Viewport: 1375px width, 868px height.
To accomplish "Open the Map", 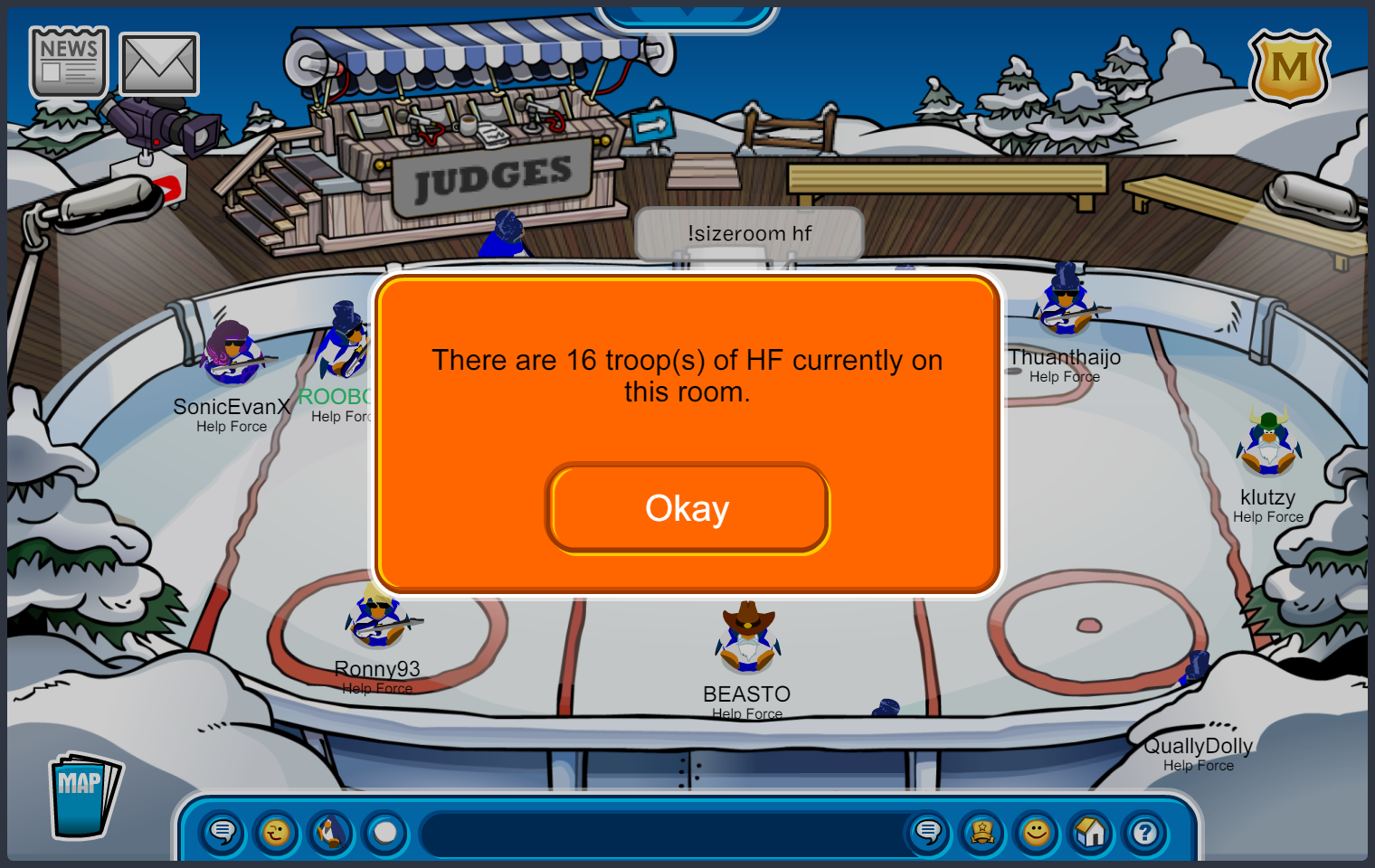I will [83, 796].
